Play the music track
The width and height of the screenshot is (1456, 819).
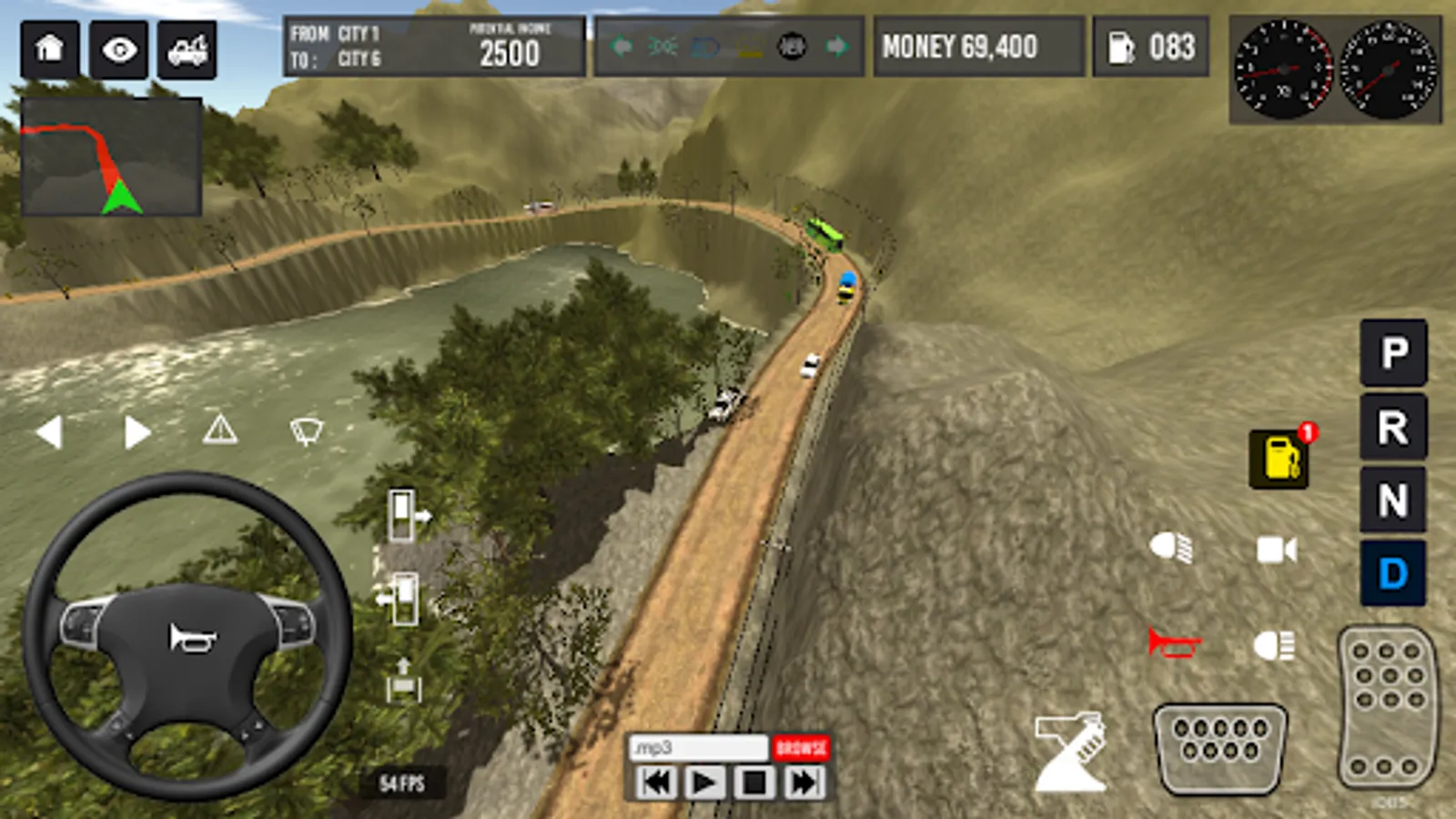click(704, 783)
